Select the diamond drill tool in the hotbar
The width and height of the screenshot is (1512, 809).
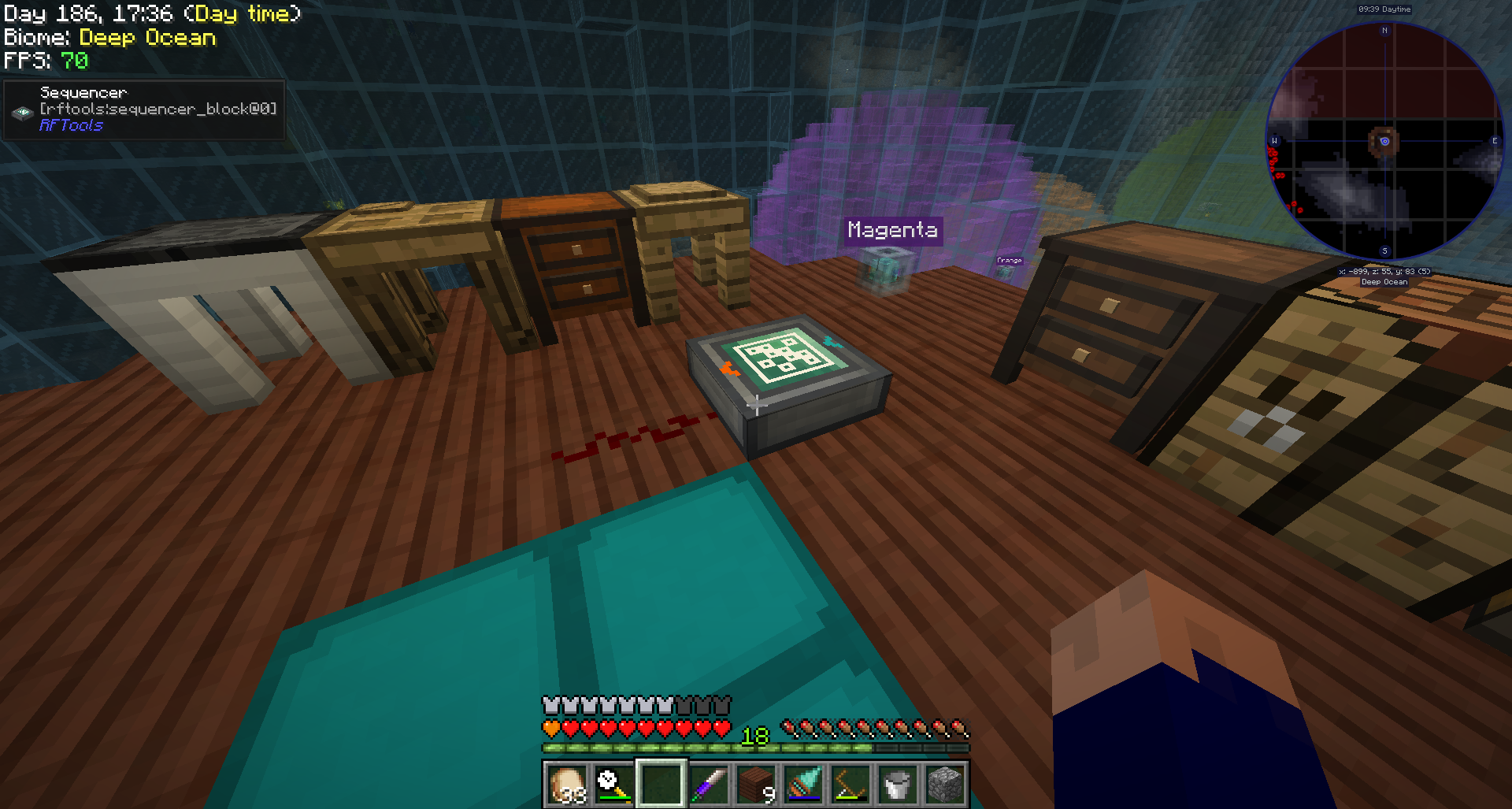802,784
